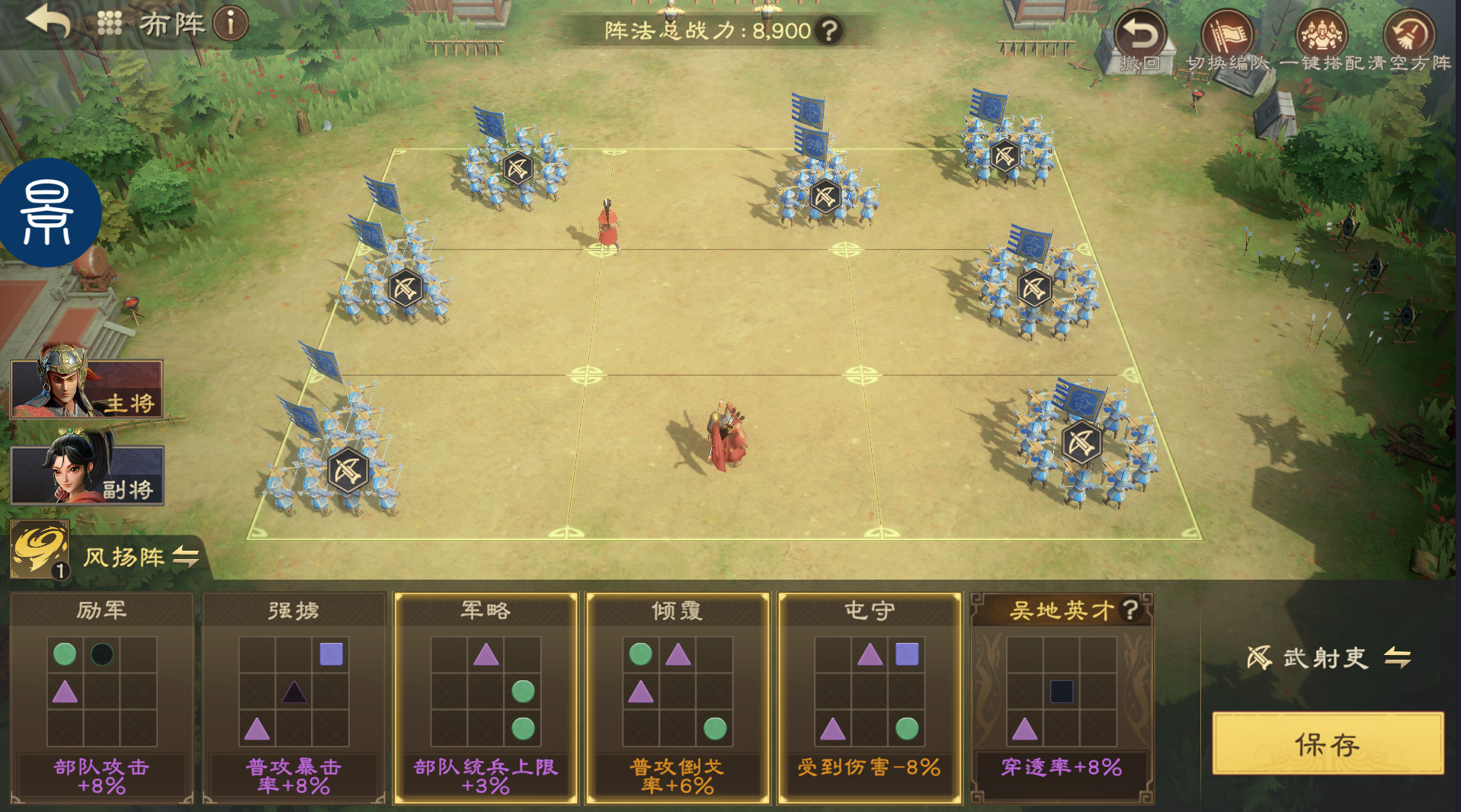
Task: Select the 主将 general portrait
Action: pyautogui.click(x=86, y=388)
